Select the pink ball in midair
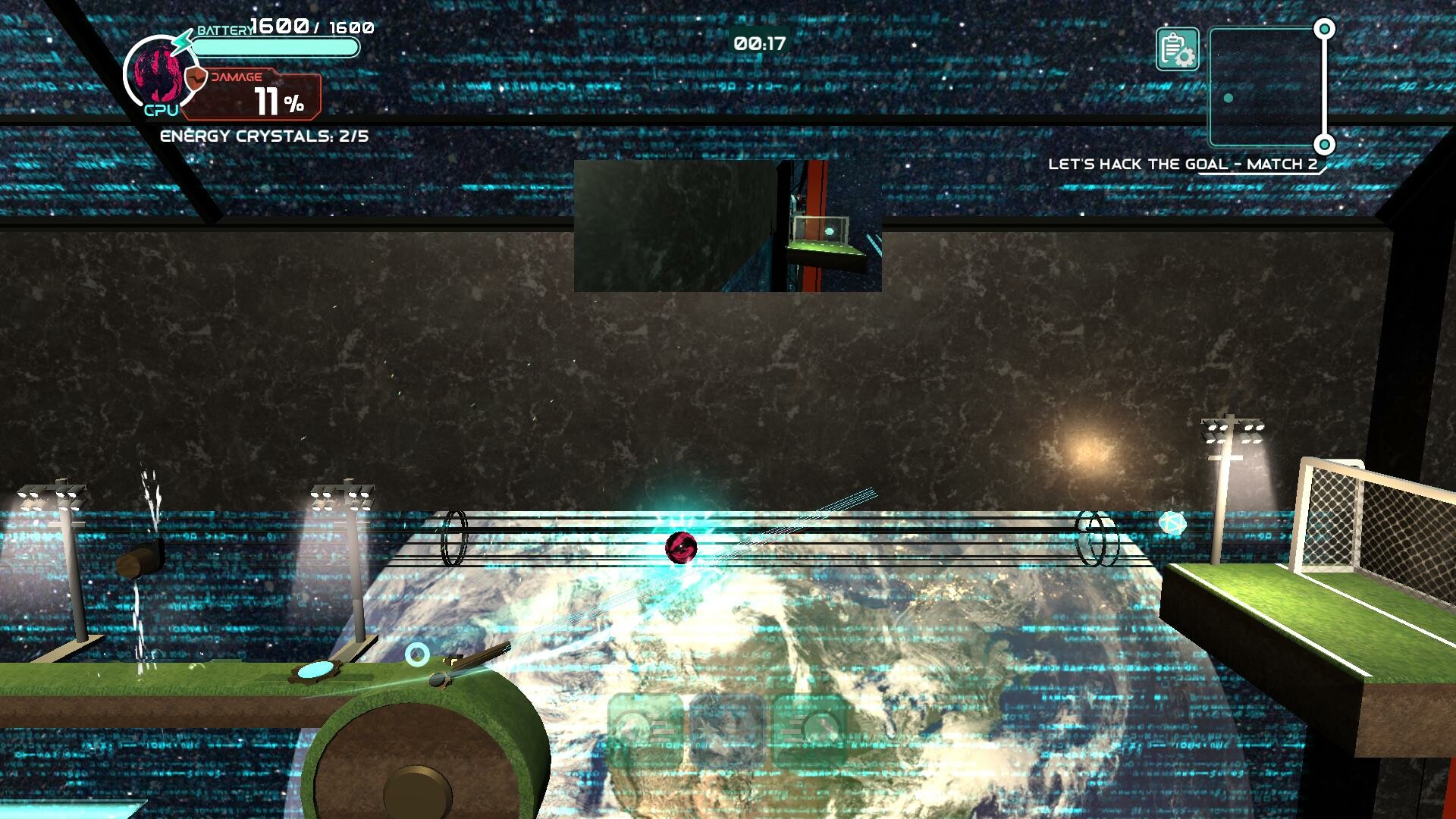Image resolution: width=1456 pixels, height=819 pixels. [x=681, y=548]
